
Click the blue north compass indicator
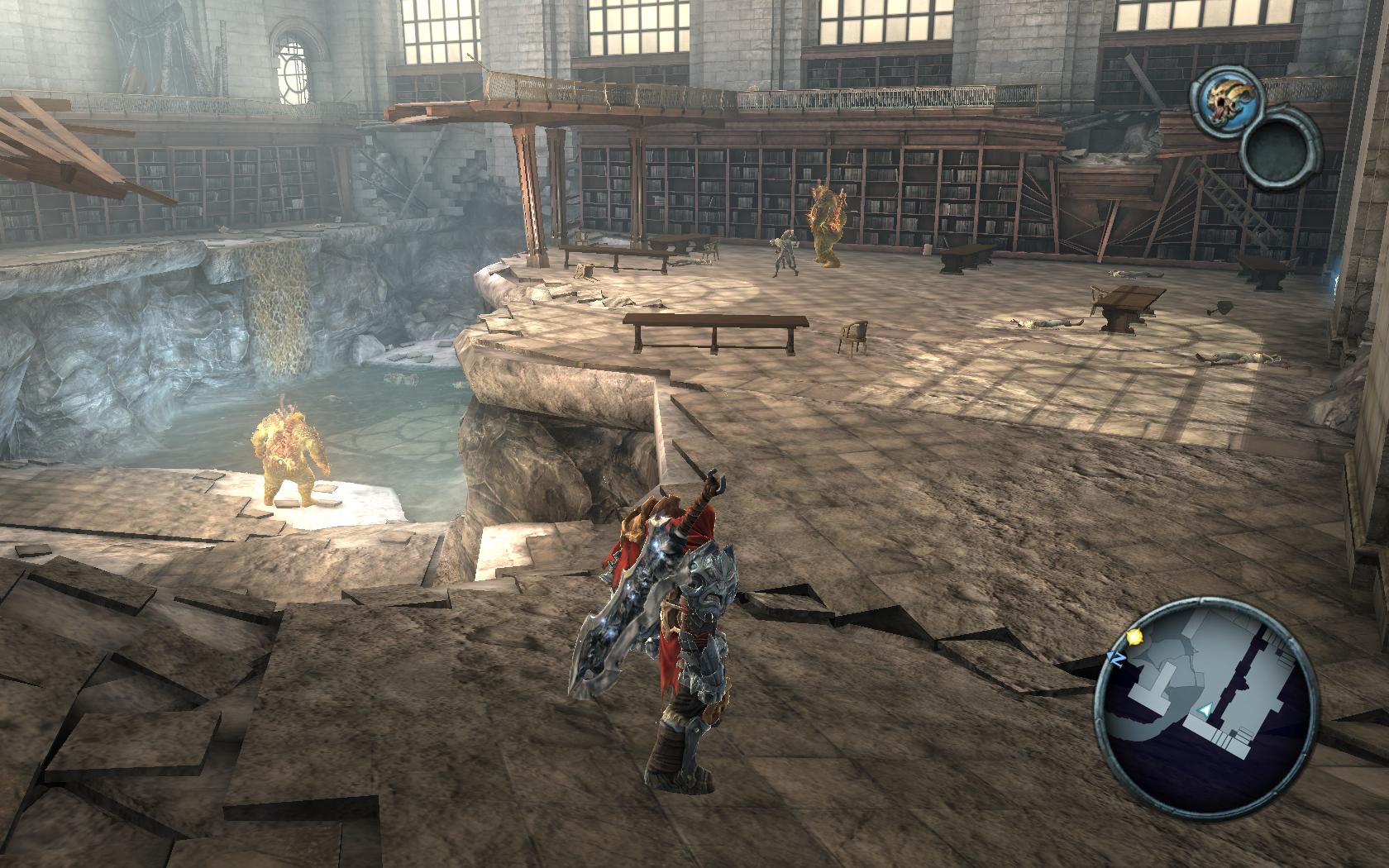pyautogui.click(x=1114, y=657)
